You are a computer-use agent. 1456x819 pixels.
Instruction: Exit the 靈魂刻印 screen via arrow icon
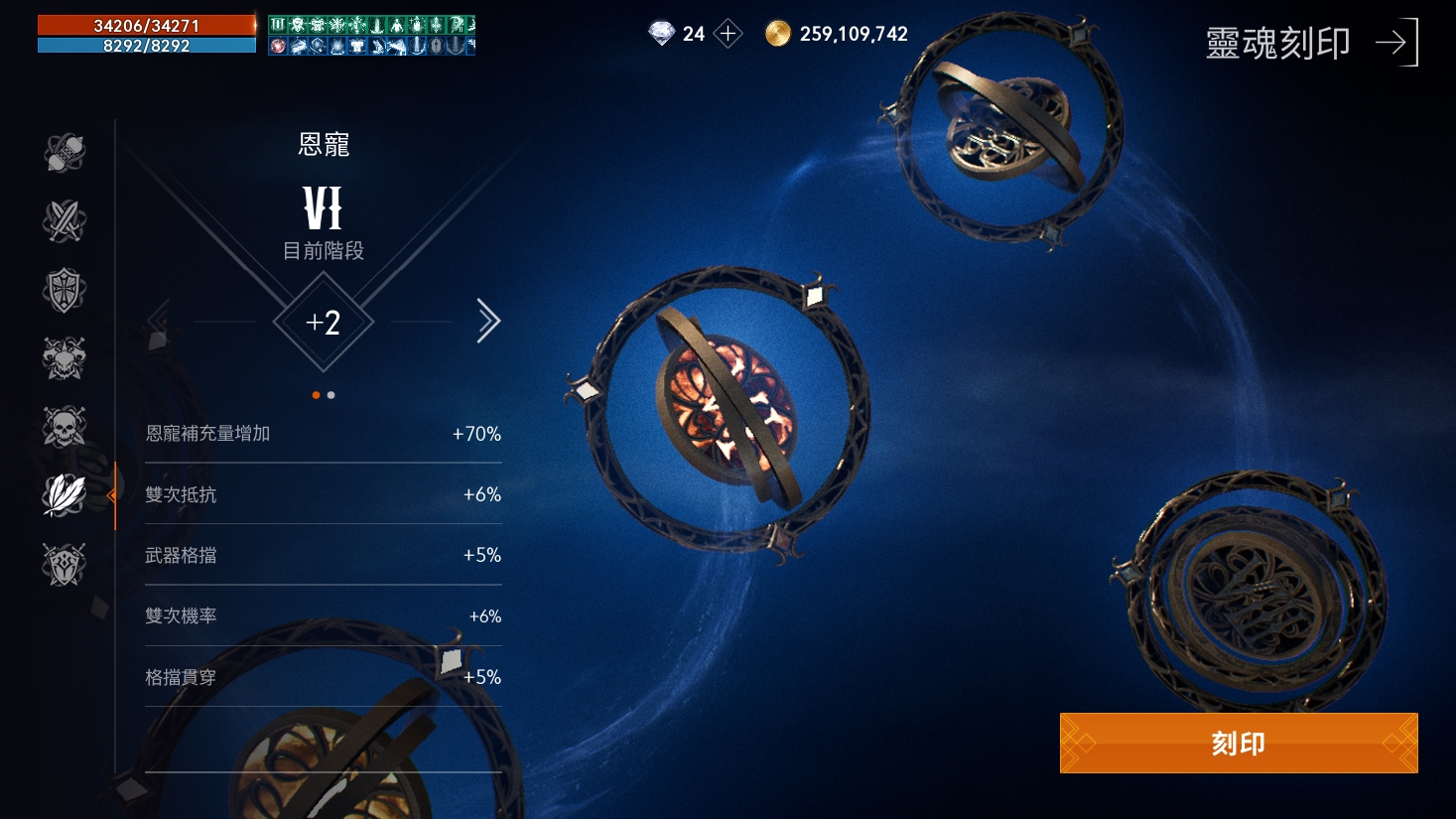pos(1396,43)
